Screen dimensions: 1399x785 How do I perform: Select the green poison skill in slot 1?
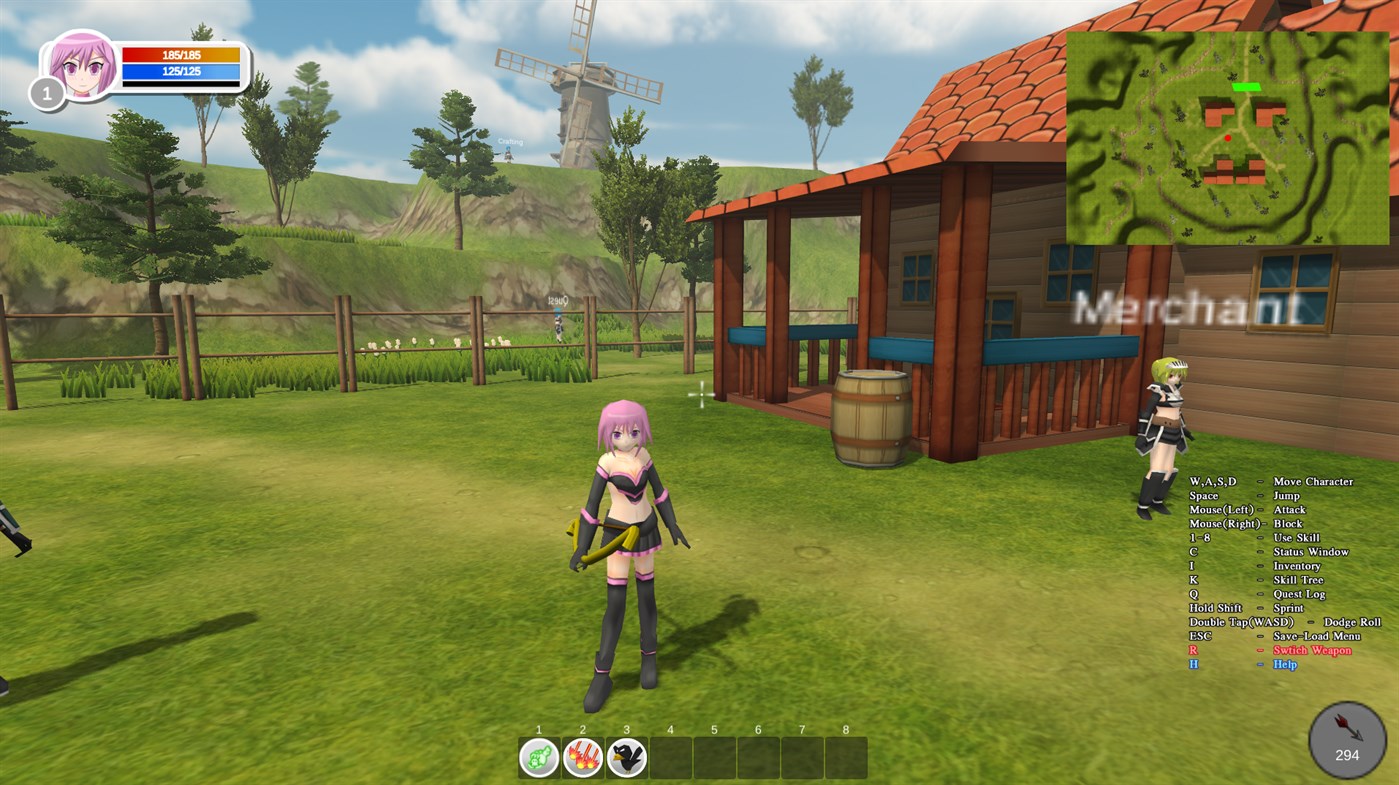click(x=538, y=758)
